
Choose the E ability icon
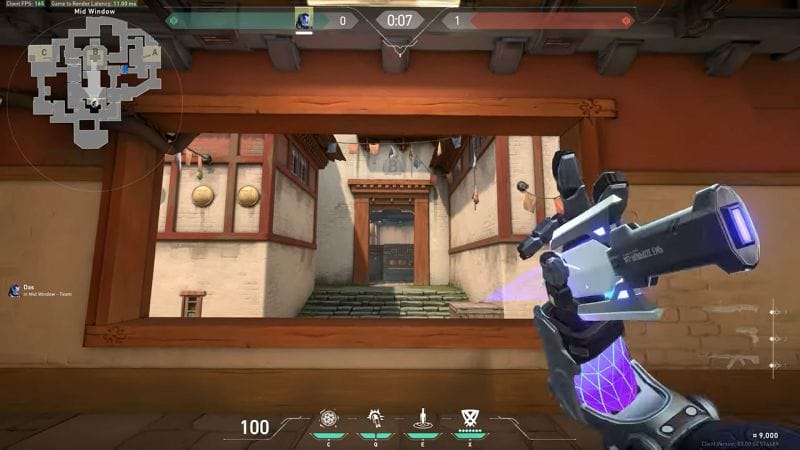(x=422, y=419)
